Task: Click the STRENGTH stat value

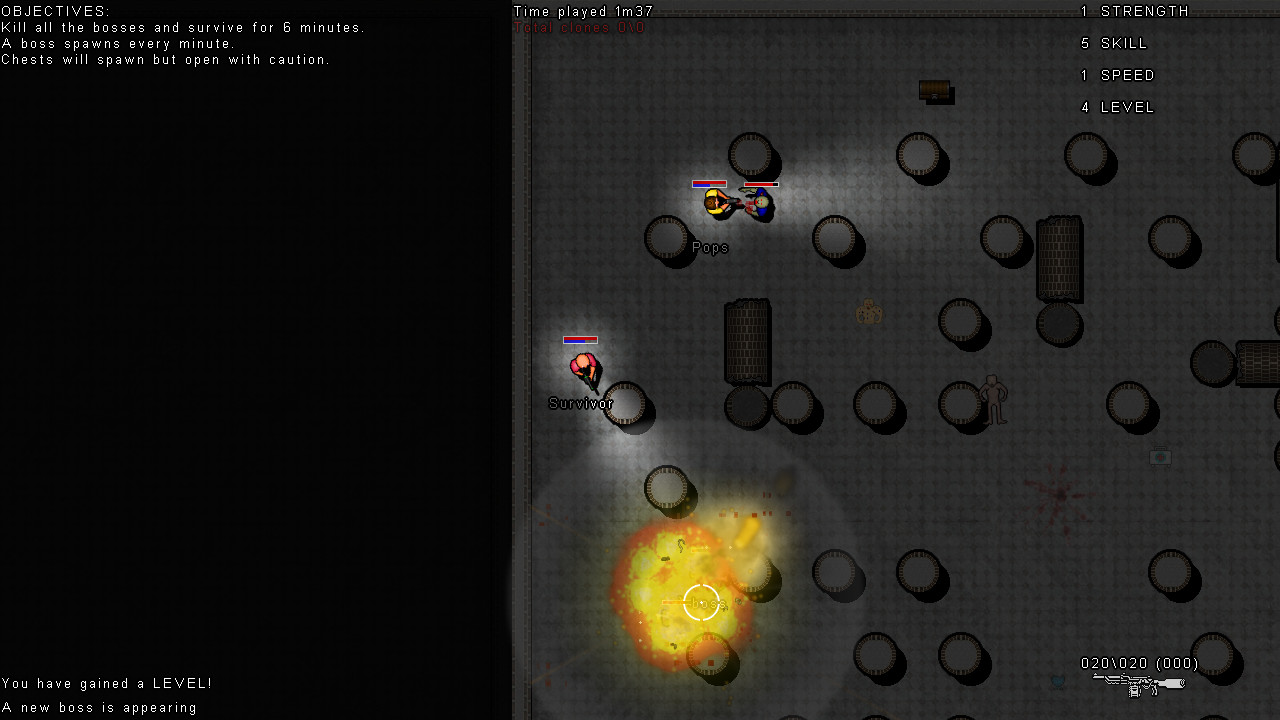Action: (1085, 11)
